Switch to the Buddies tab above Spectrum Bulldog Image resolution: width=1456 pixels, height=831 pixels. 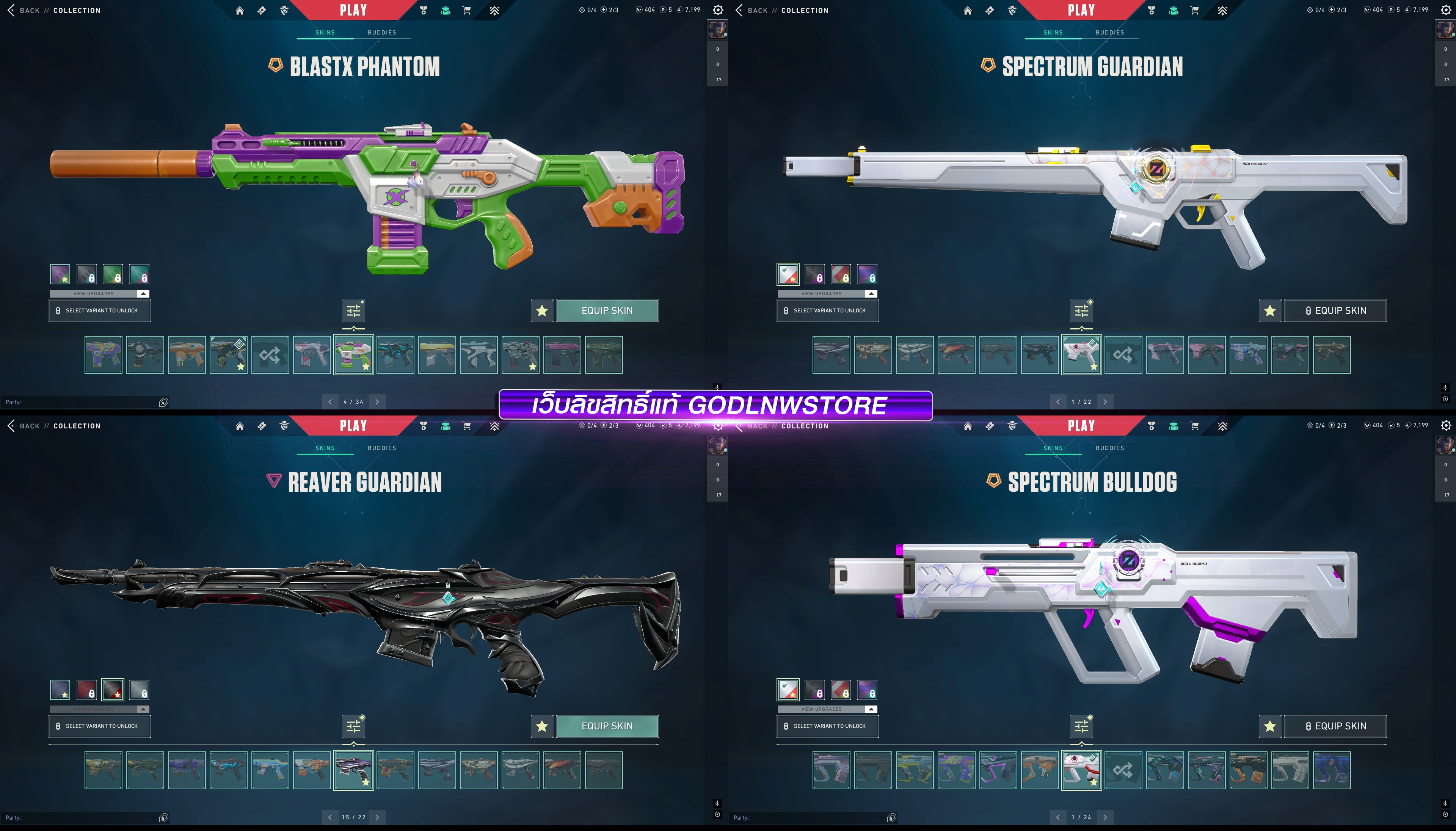1109,448
